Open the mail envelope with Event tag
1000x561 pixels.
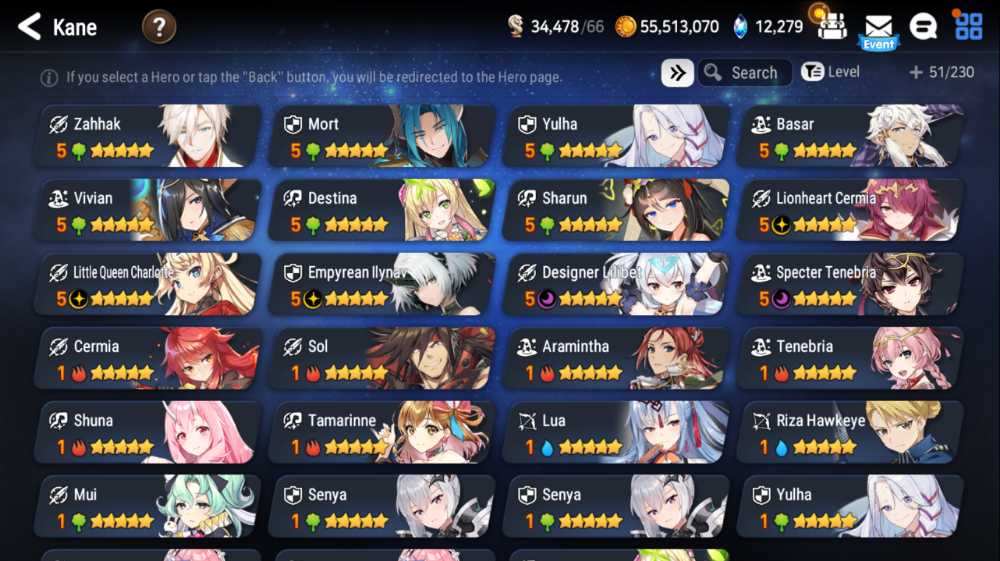(878, 27)
